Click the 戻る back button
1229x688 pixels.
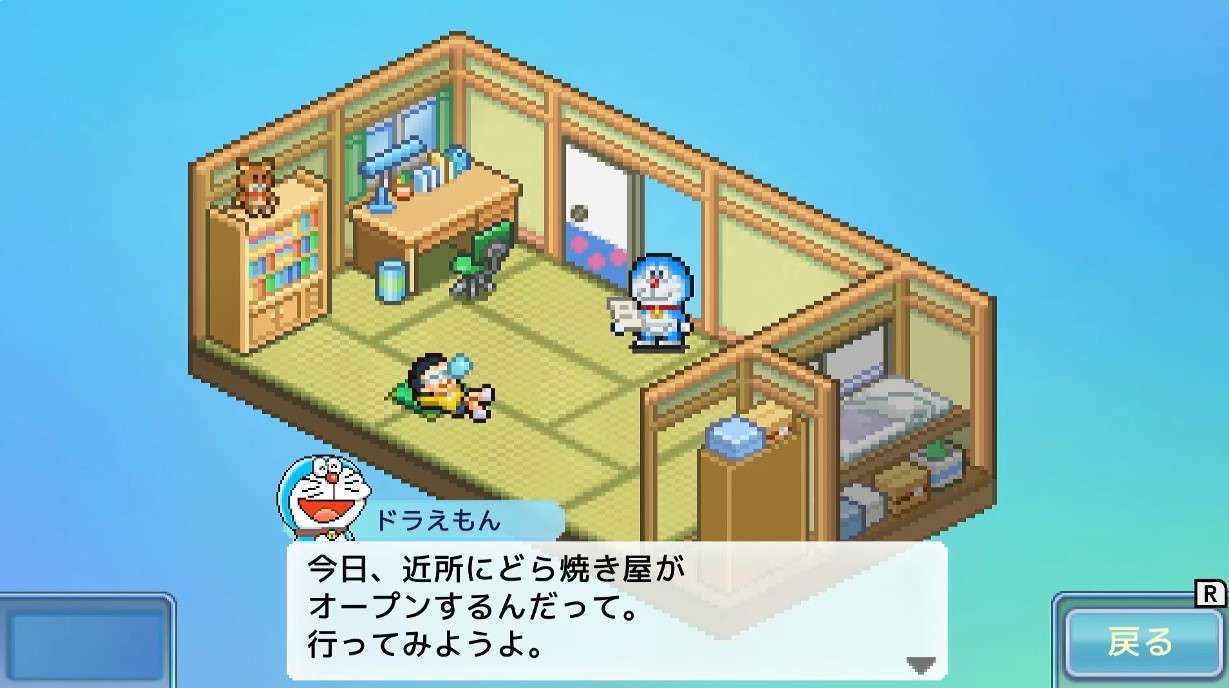pyautogui.click(x=1140, y=642)
